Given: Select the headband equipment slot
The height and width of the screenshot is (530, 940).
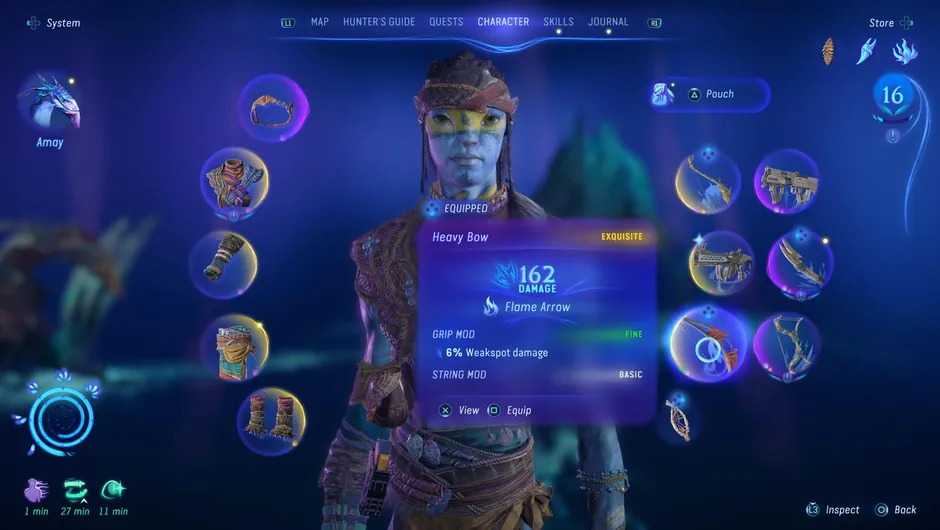Looking at the screenshot, I should click(x=272, y=108).
